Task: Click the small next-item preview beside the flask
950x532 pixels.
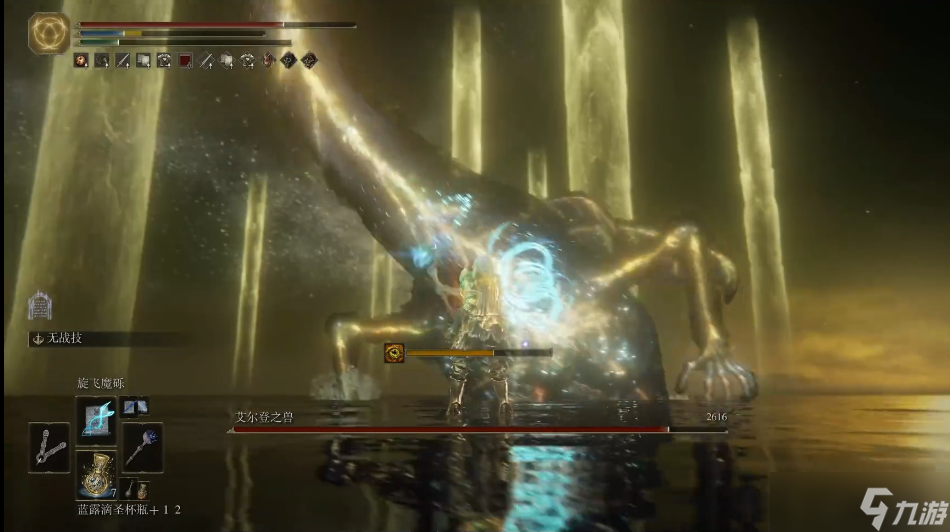Action: click(139, 489)
